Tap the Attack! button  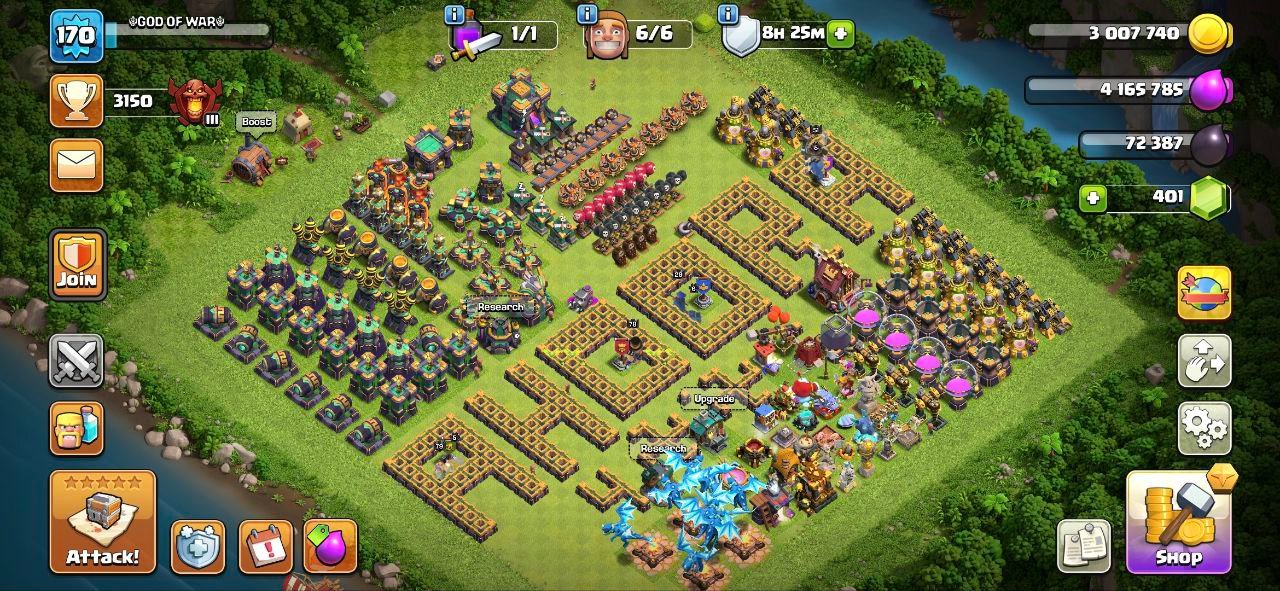103,521
